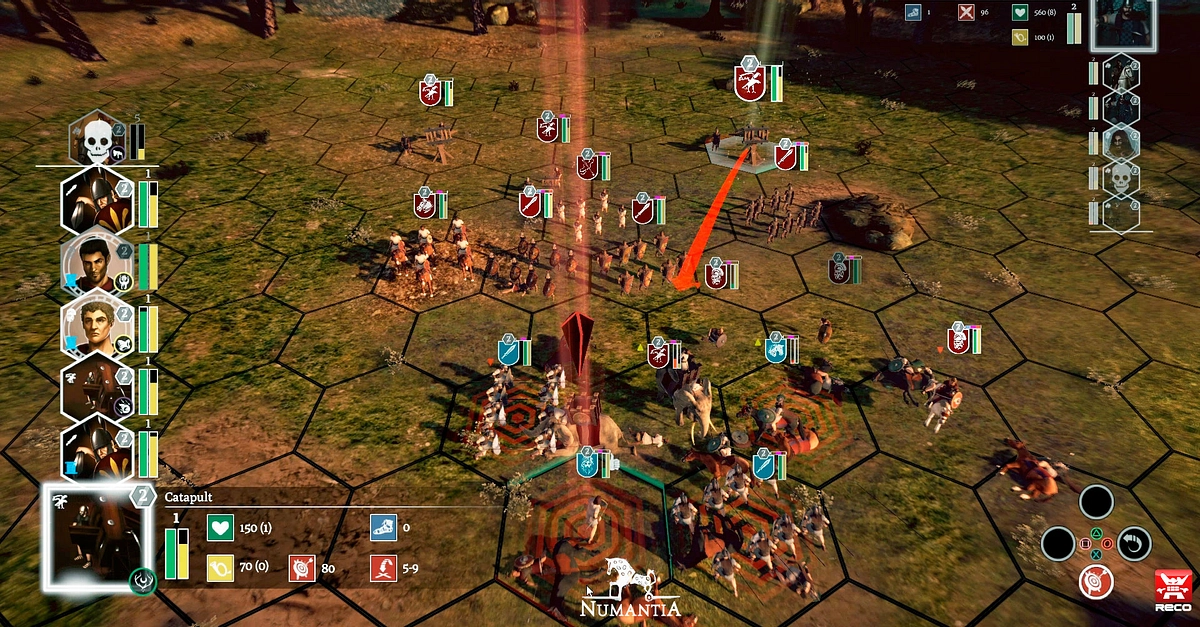
Task: Choose the enemy horseman portrait
Action: (1121, 73)
